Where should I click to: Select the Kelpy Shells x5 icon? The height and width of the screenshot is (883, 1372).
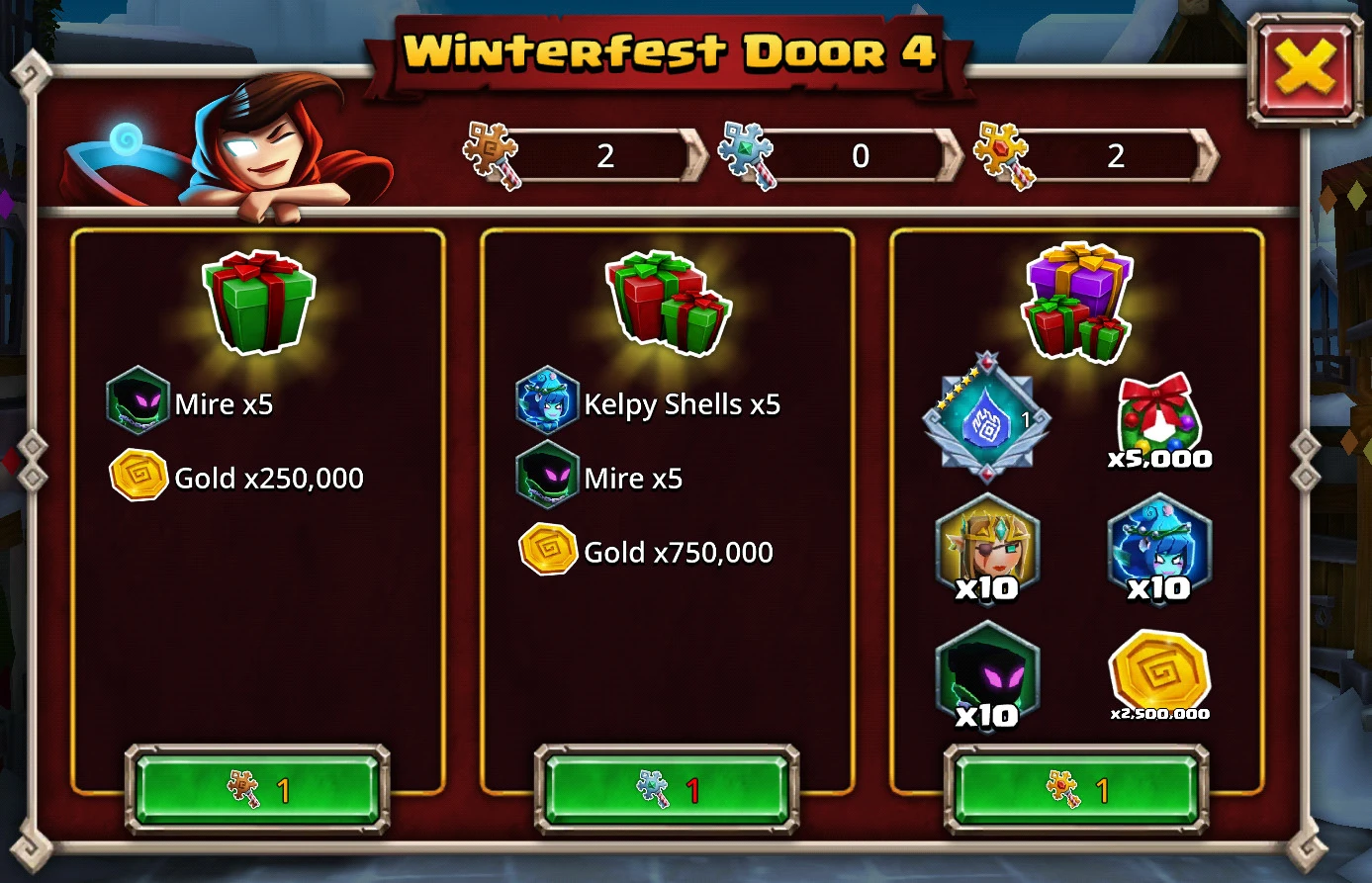coord(547,402)
